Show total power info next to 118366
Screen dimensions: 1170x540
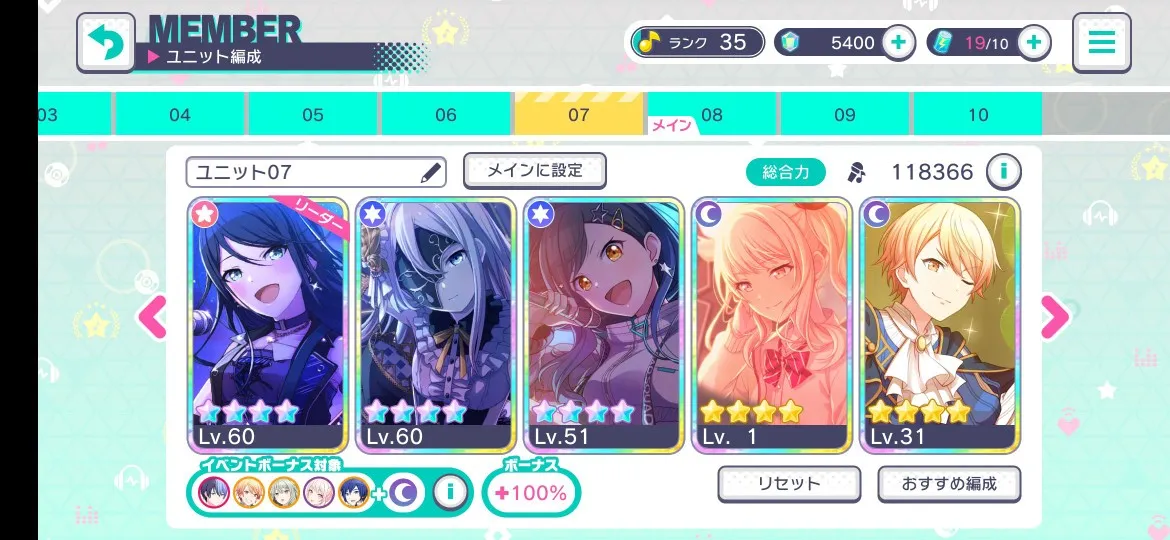pyautogui.click(x=1003, y=172)
